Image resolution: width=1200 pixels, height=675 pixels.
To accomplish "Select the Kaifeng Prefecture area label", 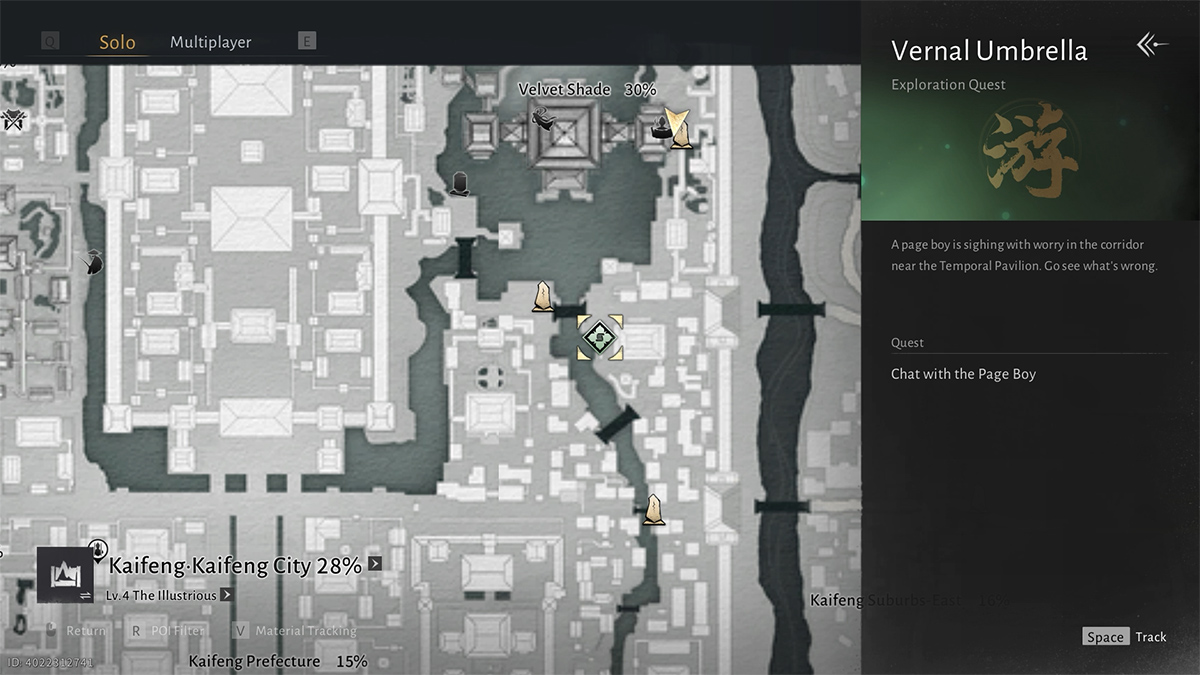I will 254,661.
